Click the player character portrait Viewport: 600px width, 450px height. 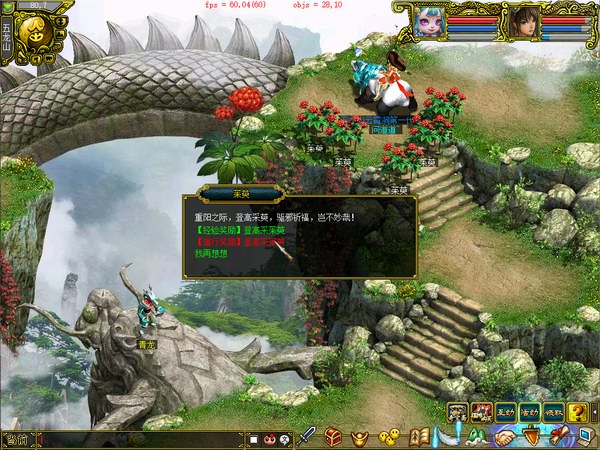[522, 22]
